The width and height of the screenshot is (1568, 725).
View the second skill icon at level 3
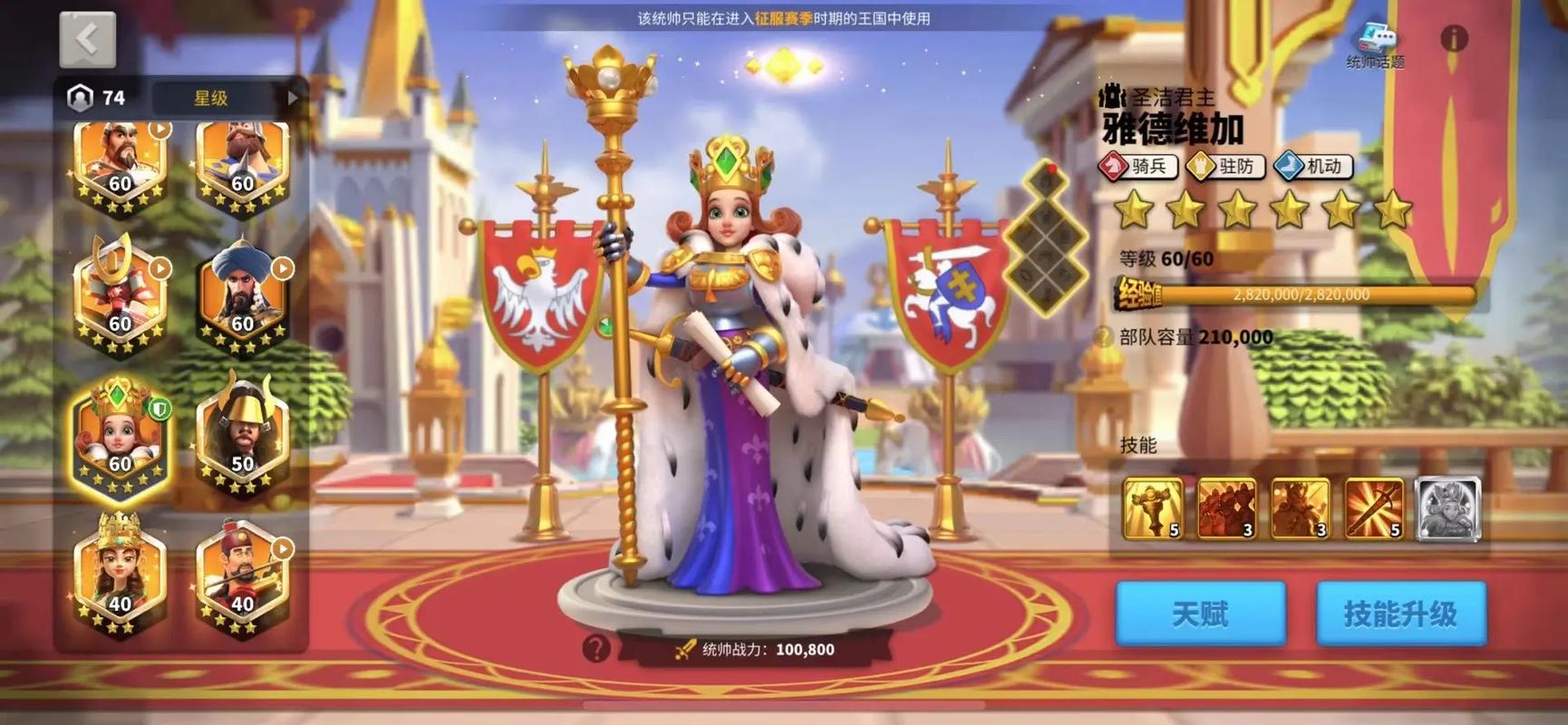[1226, 506]
